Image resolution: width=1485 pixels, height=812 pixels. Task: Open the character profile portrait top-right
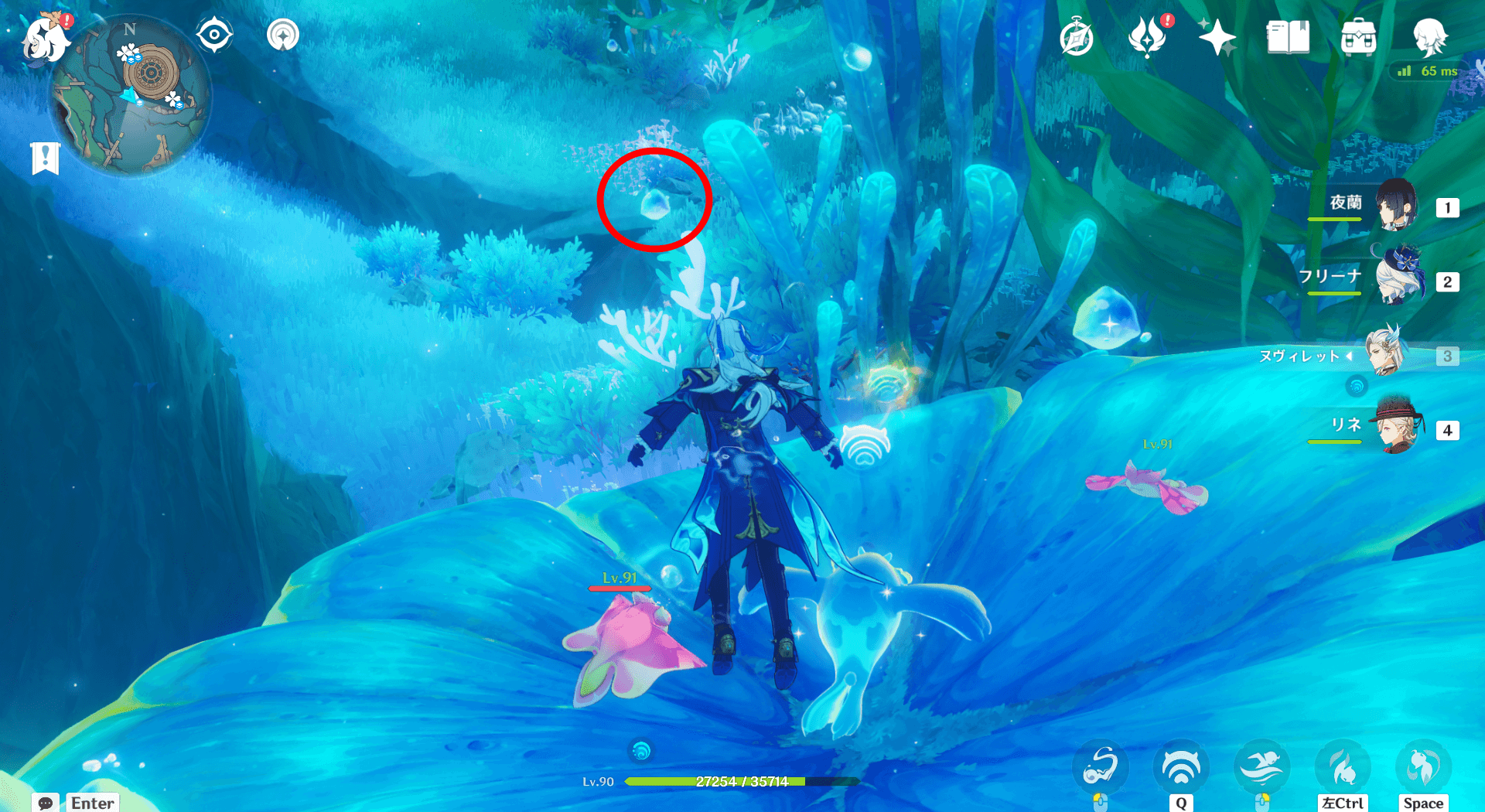point(1432,36)
